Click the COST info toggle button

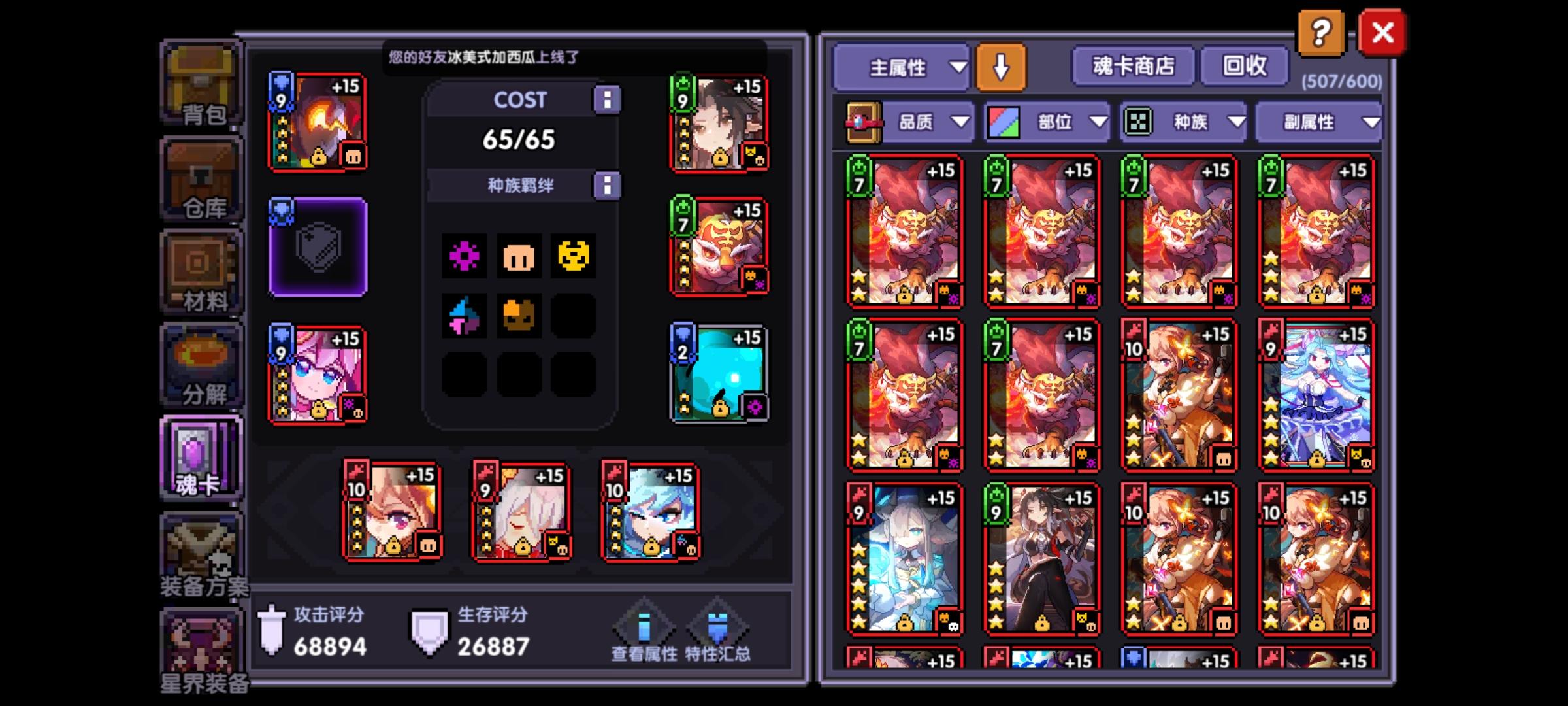click(x=609, y=99)
